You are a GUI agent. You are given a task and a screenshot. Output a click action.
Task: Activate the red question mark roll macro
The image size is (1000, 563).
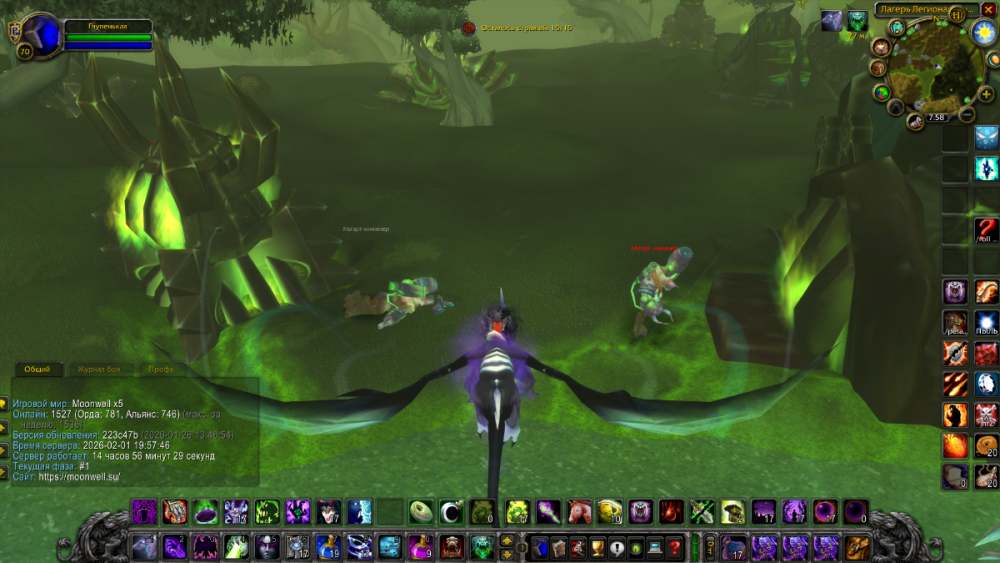pyautogui.click(x=986, y=230)
